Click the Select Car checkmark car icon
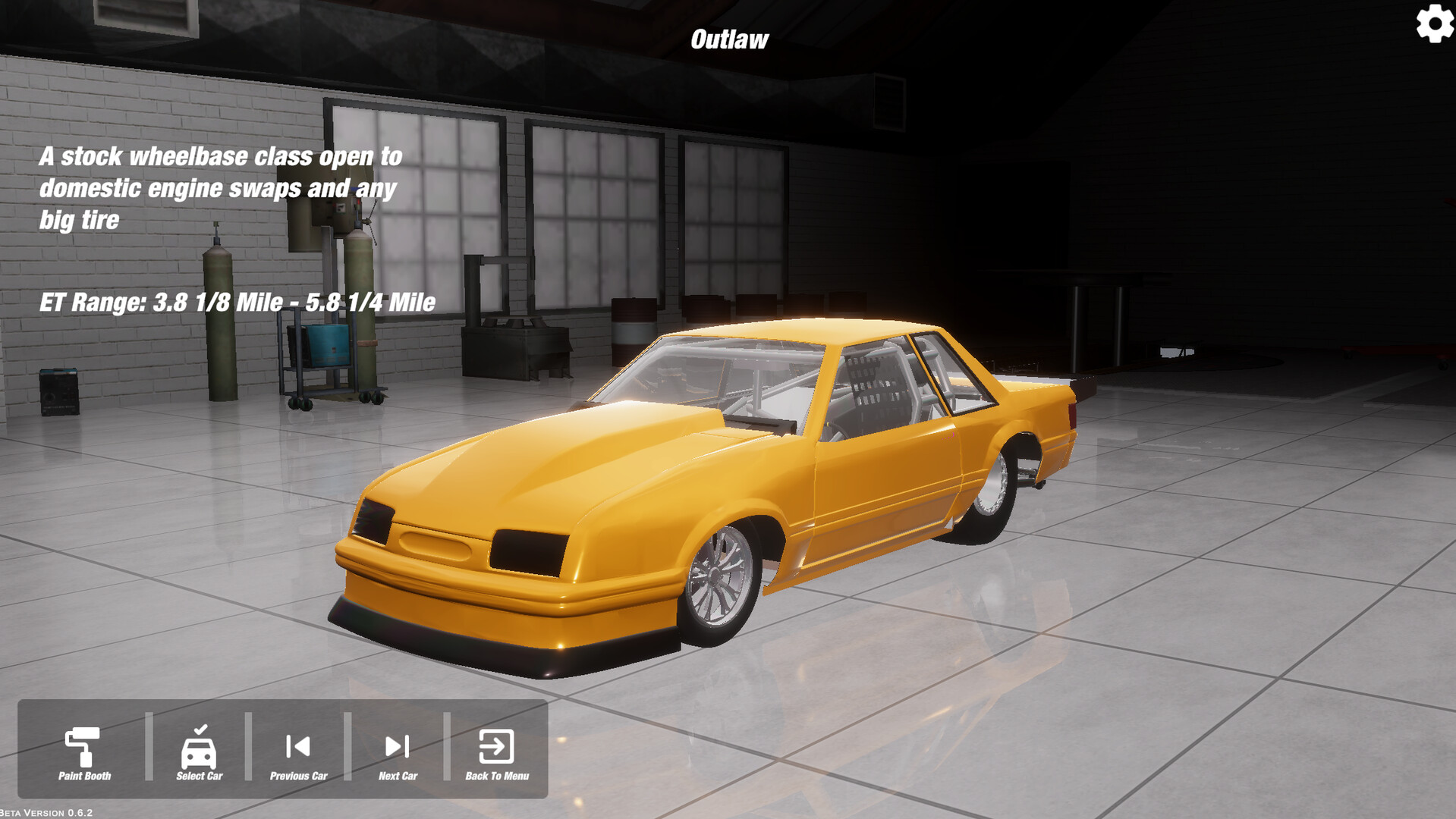 pos(199,749)
